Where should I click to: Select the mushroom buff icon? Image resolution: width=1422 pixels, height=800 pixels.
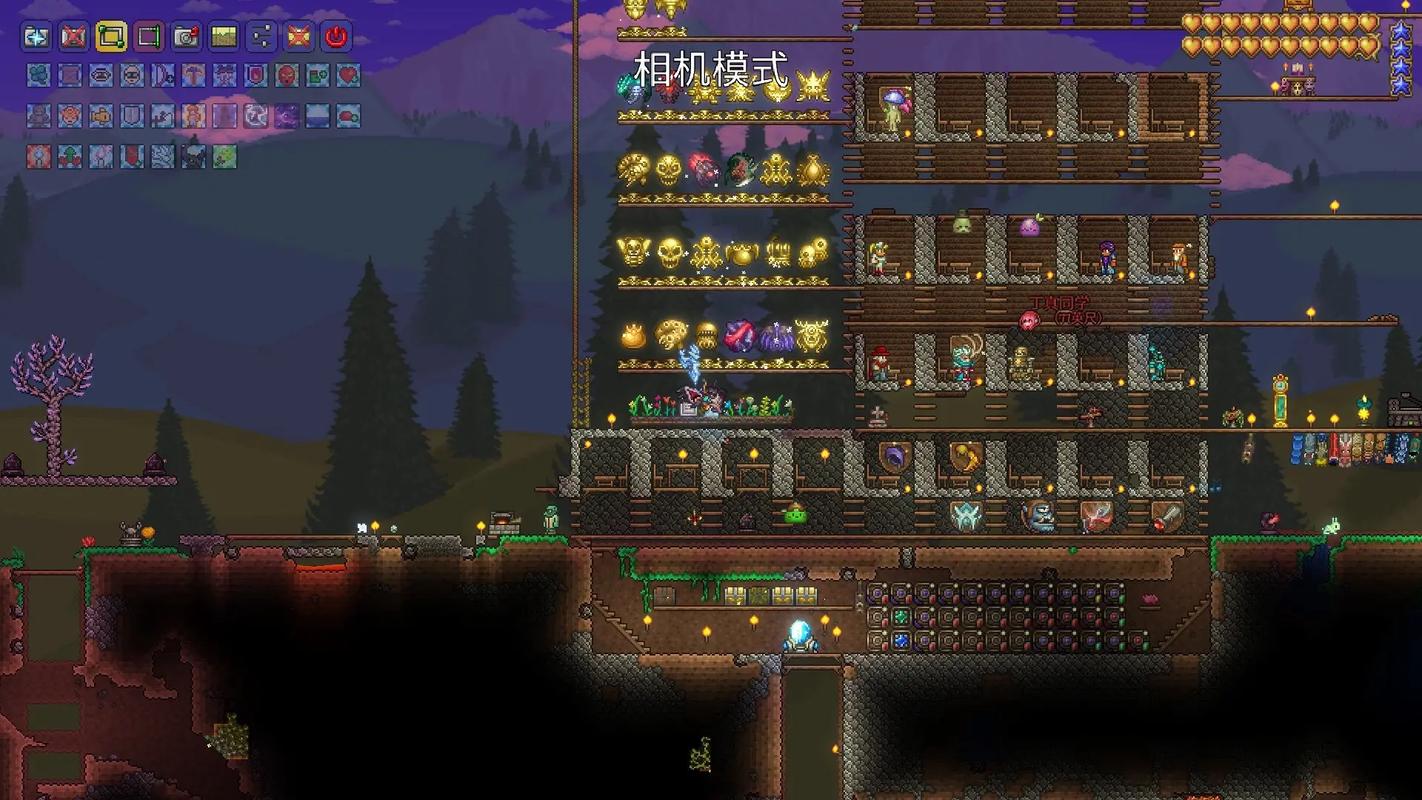pos(193,75)
